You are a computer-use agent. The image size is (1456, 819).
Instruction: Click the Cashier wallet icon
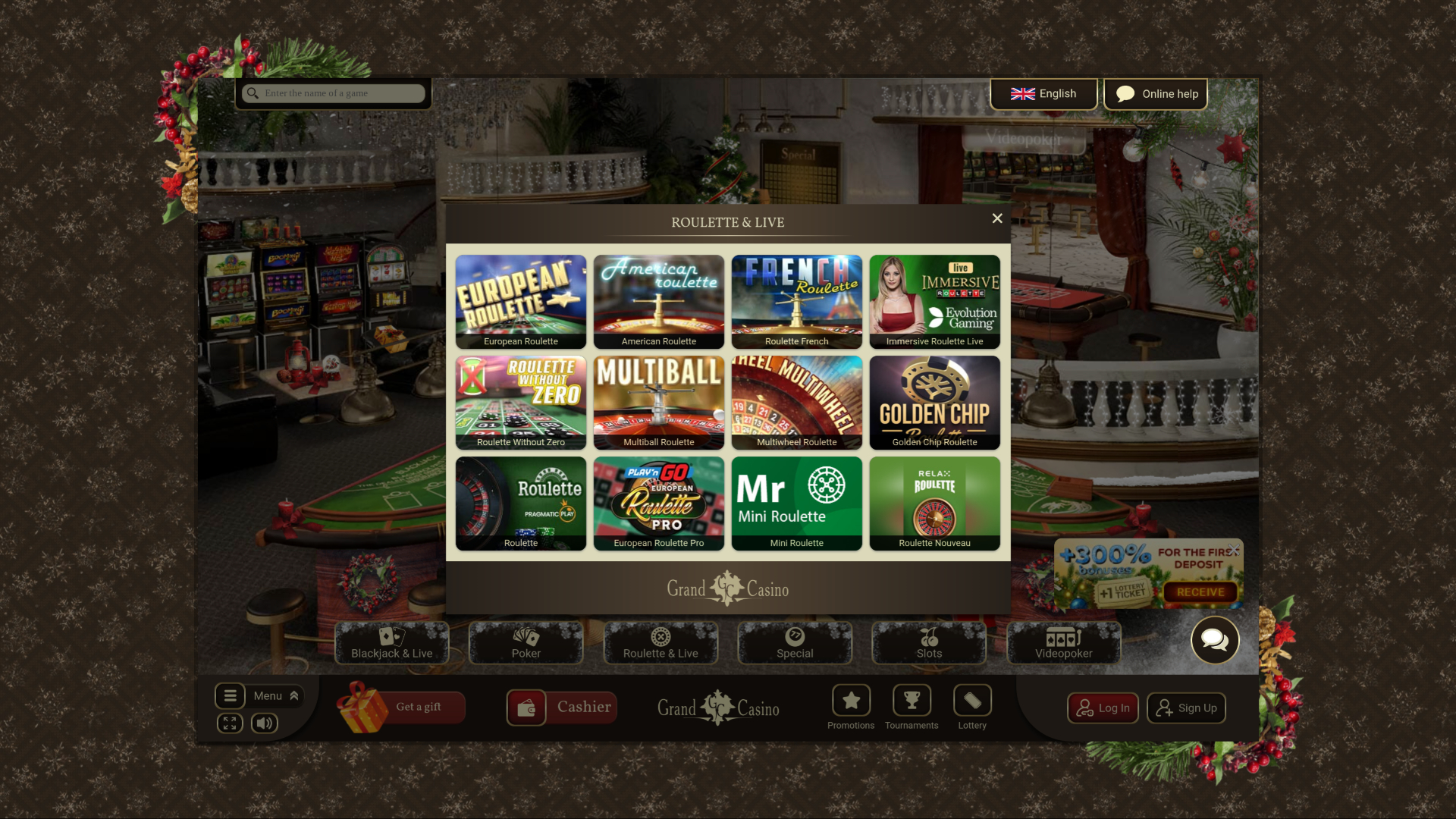coord(526,707)
